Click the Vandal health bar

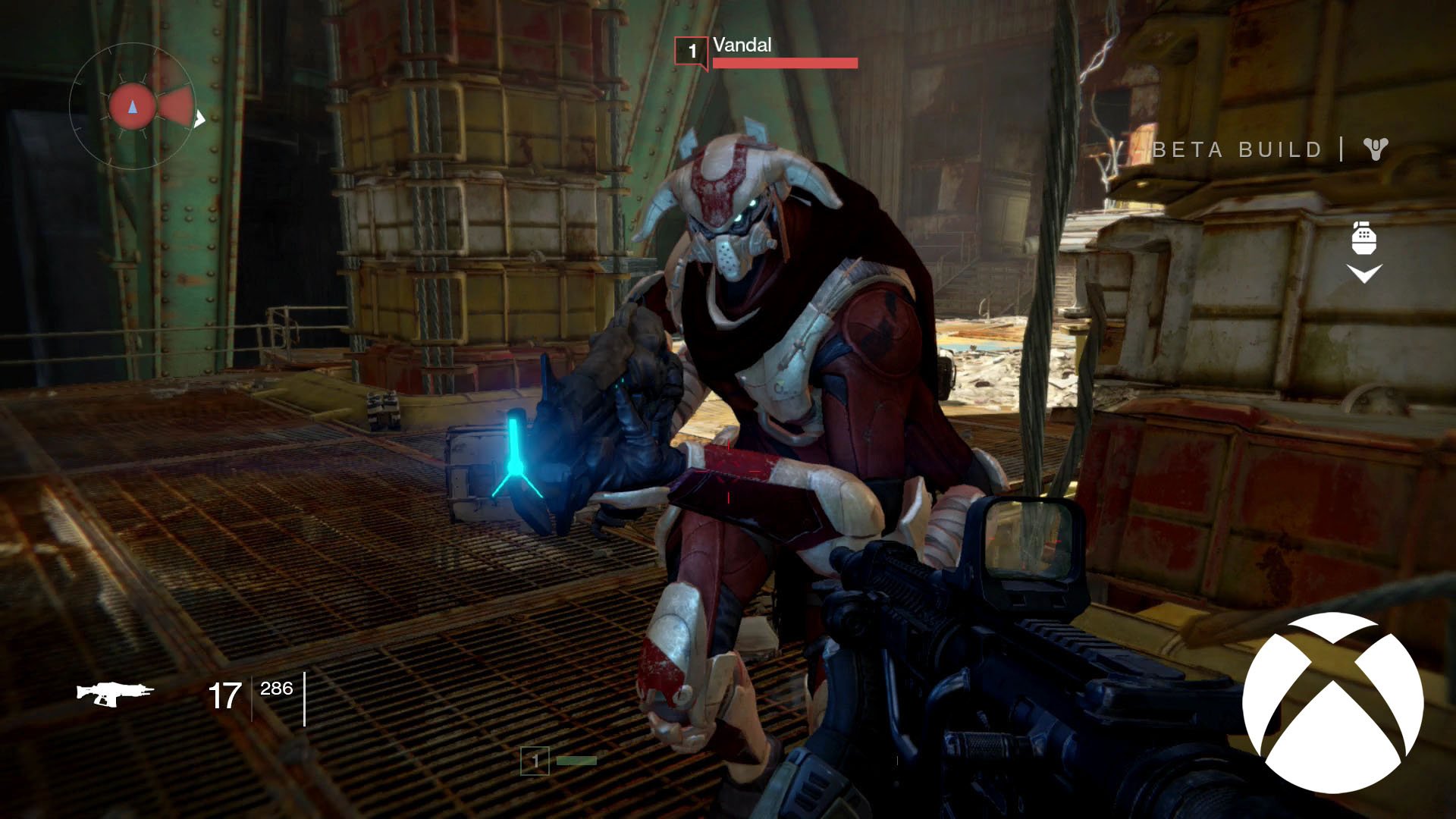(x=786, y=64)
